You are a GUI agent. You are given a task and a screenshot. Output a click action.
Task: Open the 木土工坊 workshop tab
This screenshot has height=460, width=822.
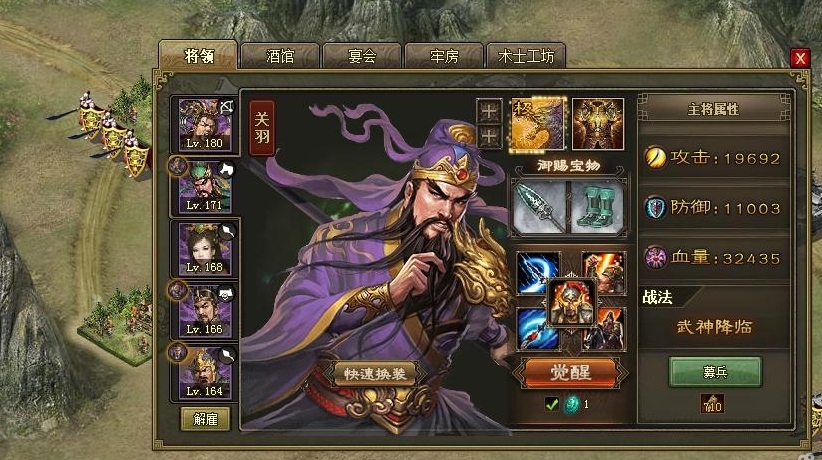click(x=526, y=56)
